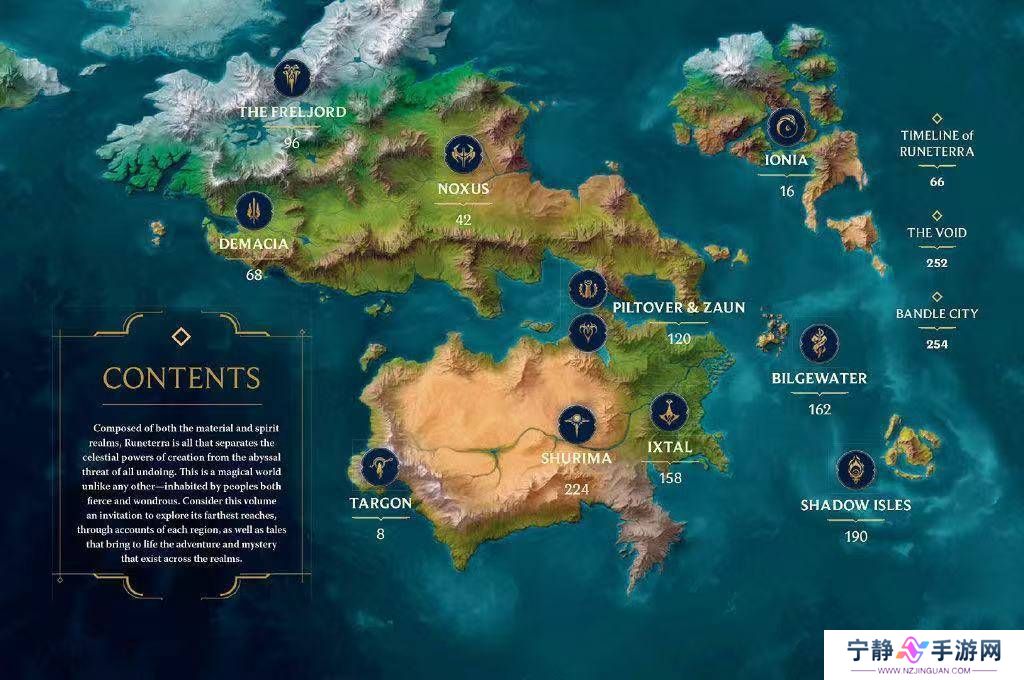This screenshot has height=680, width=1024.
Task: Select the Shadow Isles emblem
Action: coord(856,469)
